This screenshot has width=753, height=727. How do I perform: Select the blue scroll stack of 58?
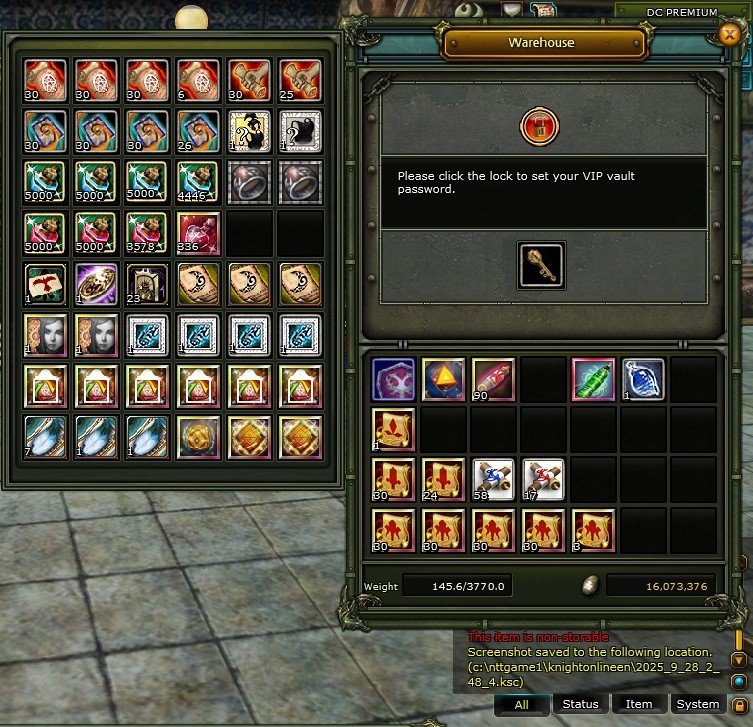[492, 479]
